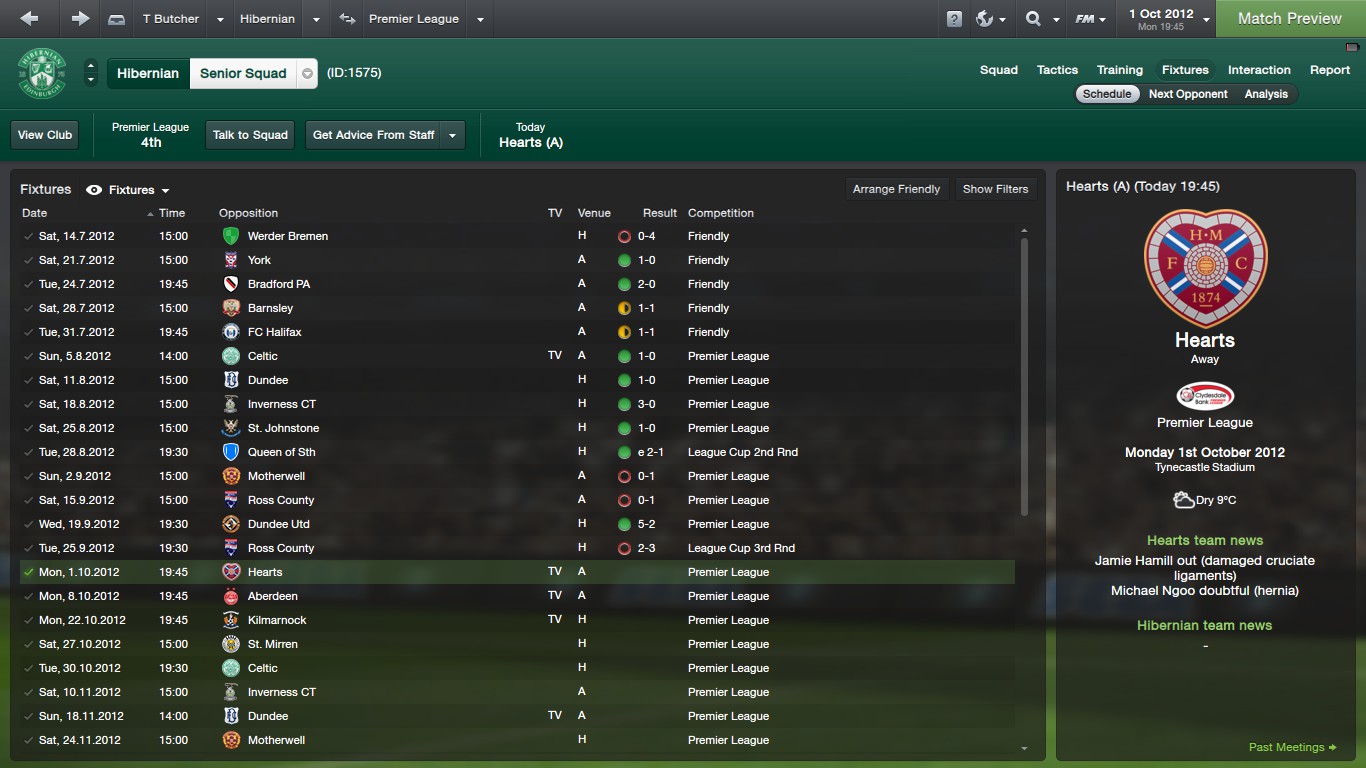The width and height of the screenshot is (1366, 768).
Task: Talk to Squad
Action: (250, 135)
